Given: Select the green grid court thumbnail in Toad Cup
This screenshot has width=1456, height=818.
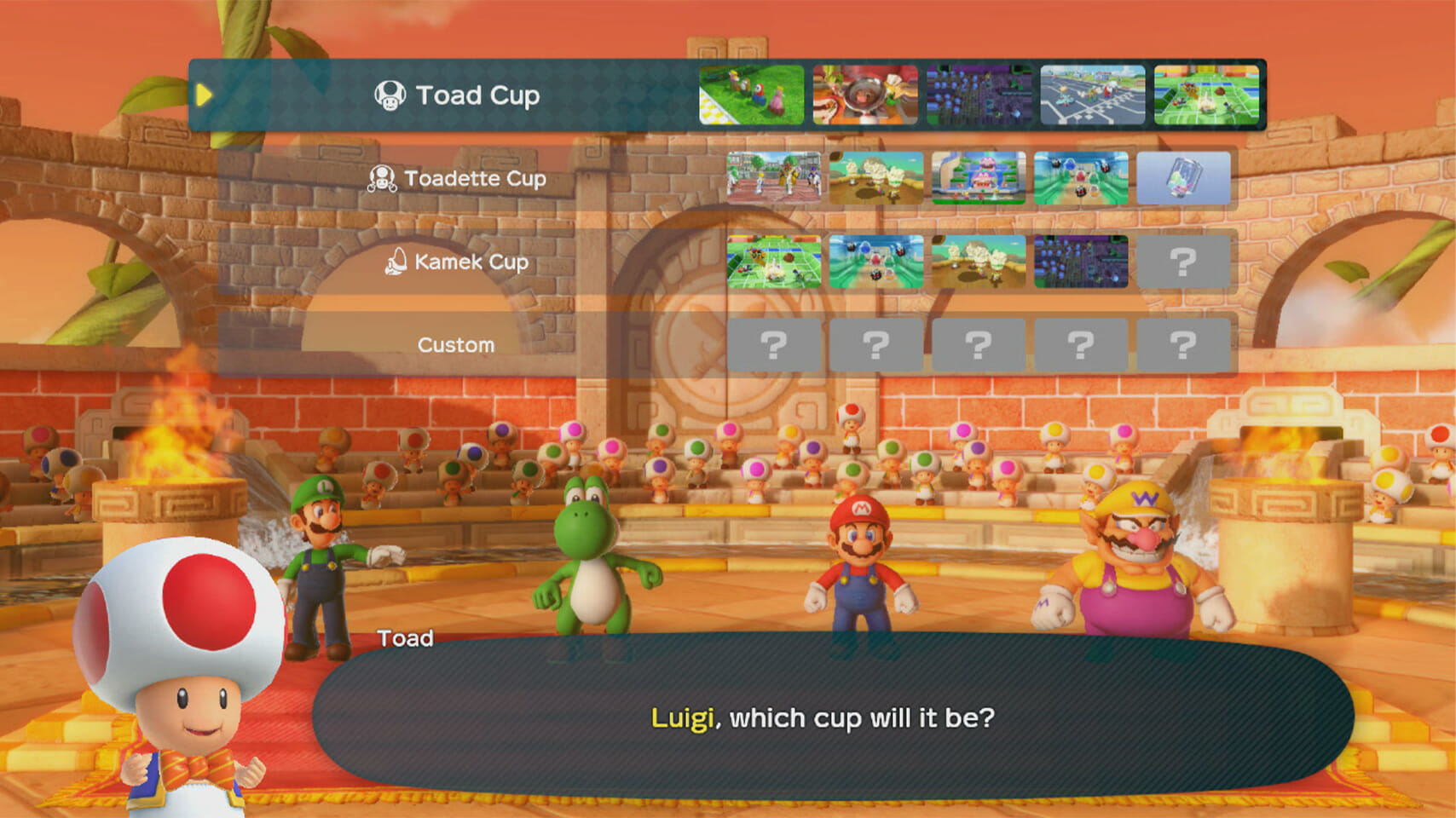Looking at the screenshot, I should point(1206,95).
